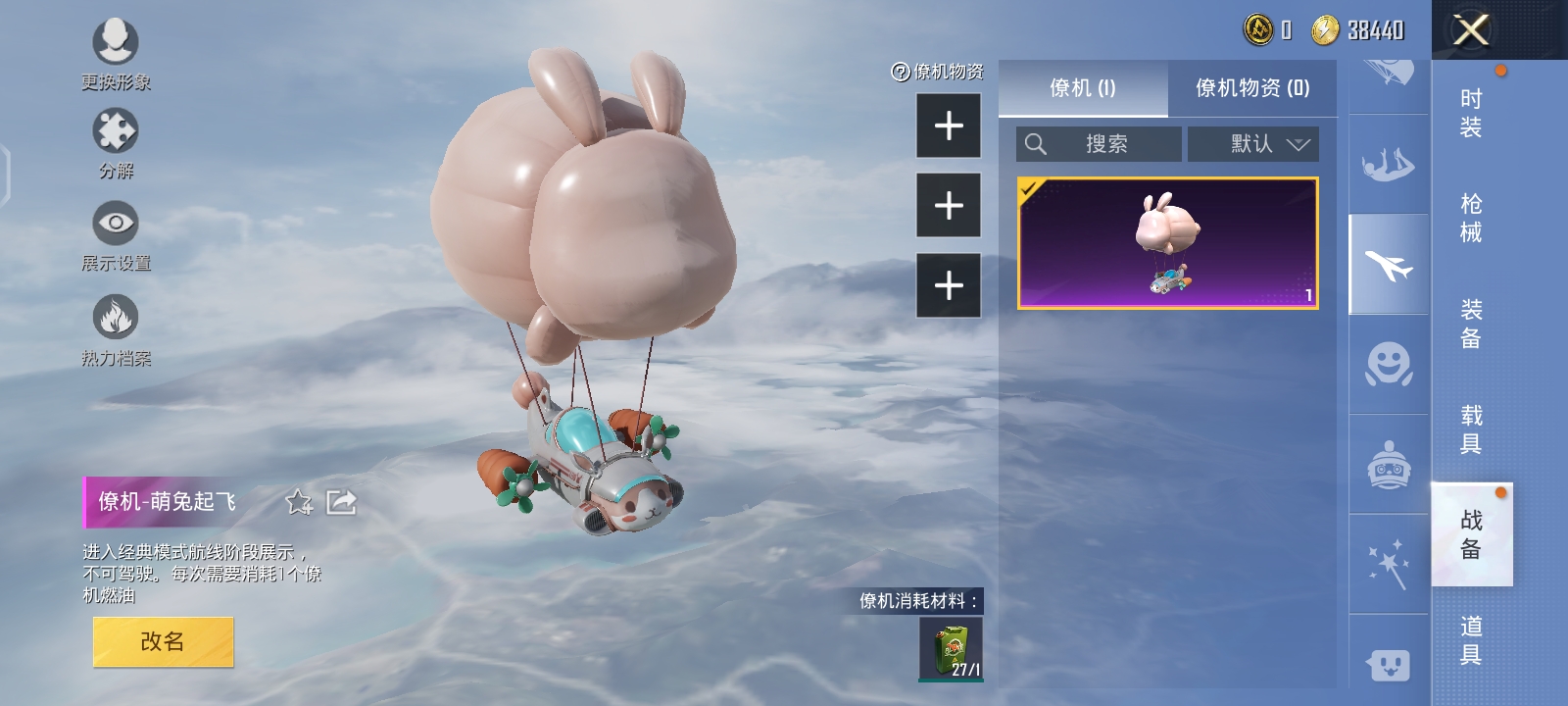This screenshot has height=706, width=1568.
Task: Click the yellow 改名 rename button
Action: [163, 639]
